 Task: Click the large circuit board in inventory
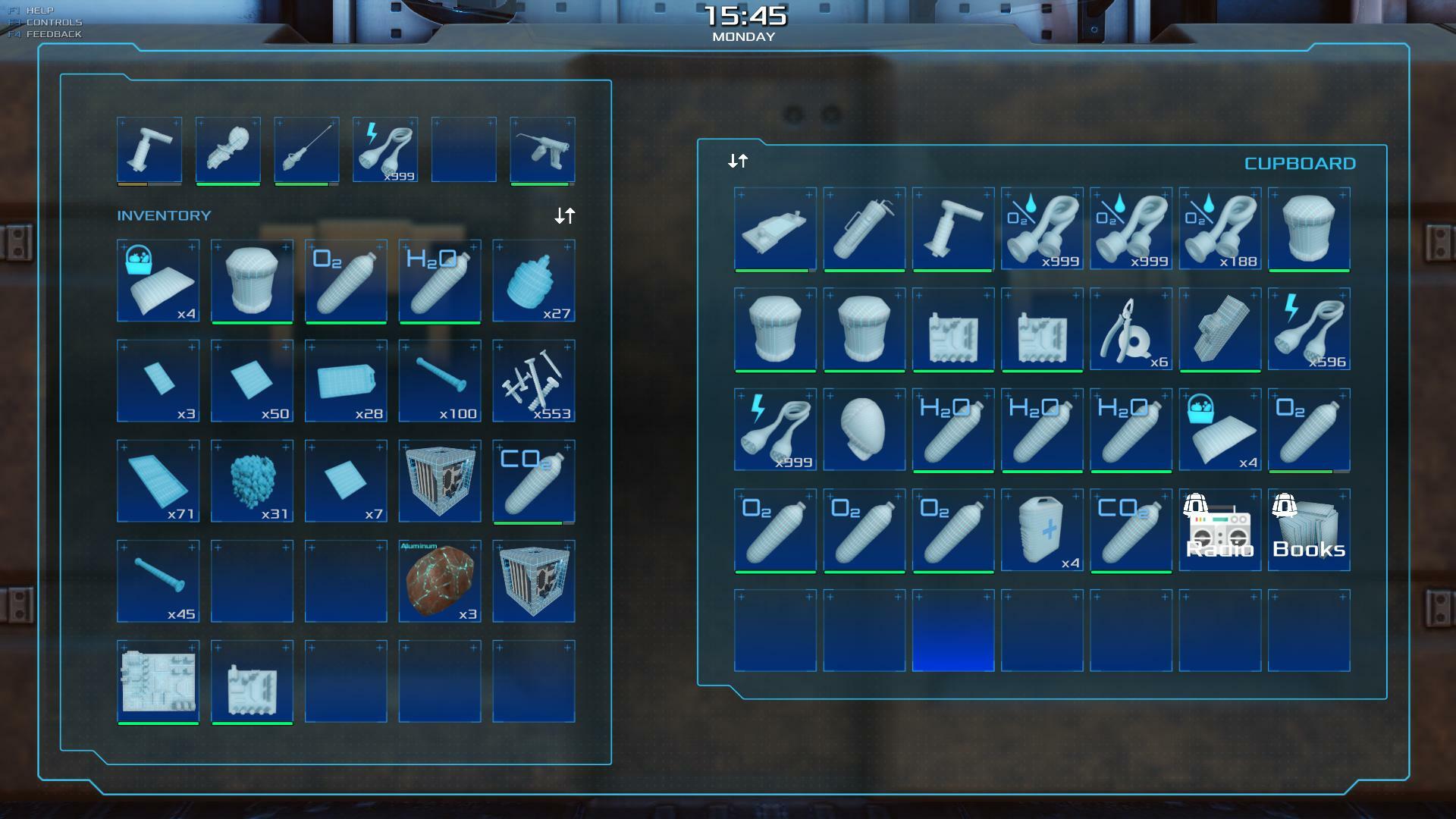point(158,681)
